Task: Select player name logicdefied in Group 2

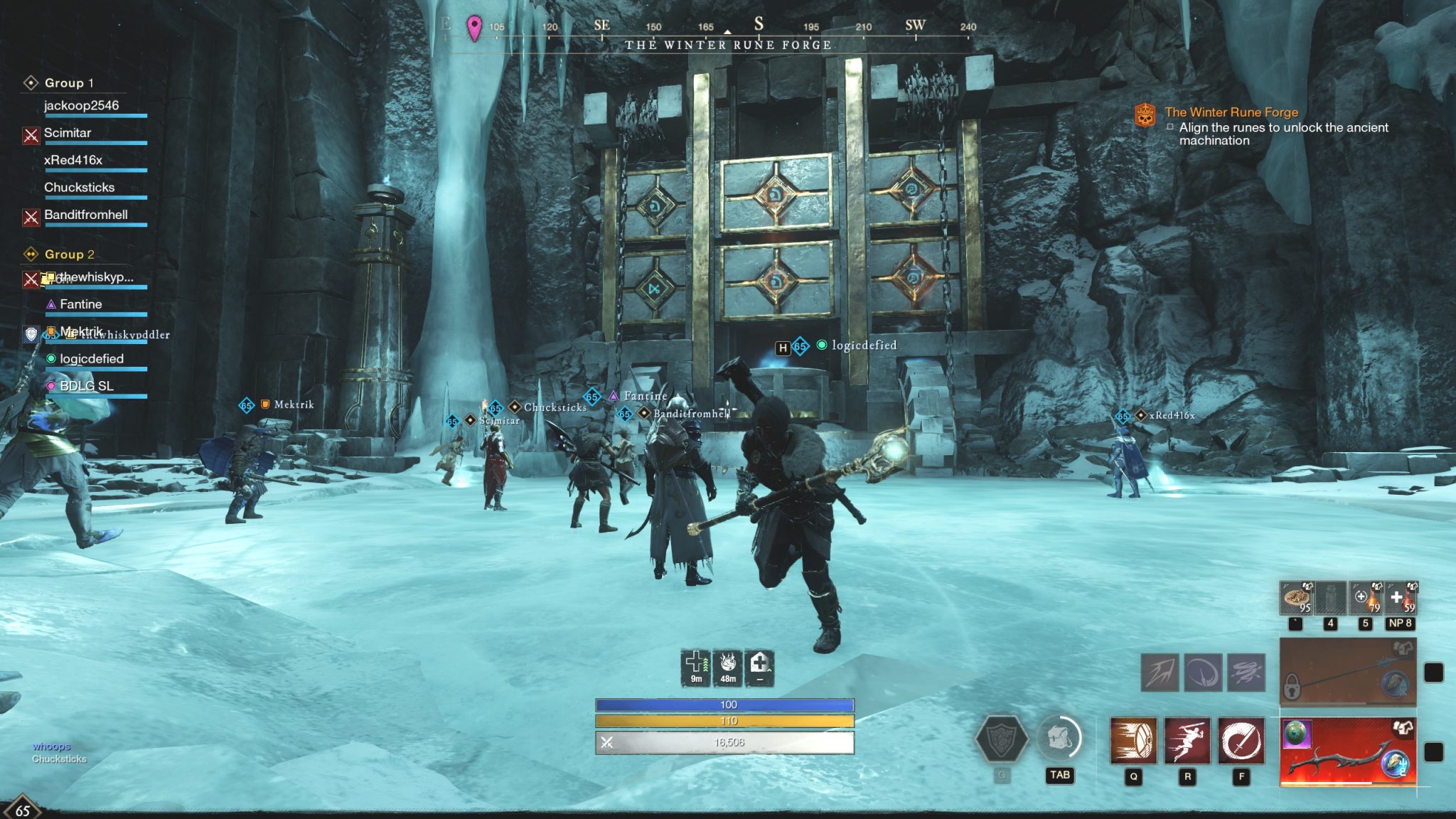Action: point(92,358)
